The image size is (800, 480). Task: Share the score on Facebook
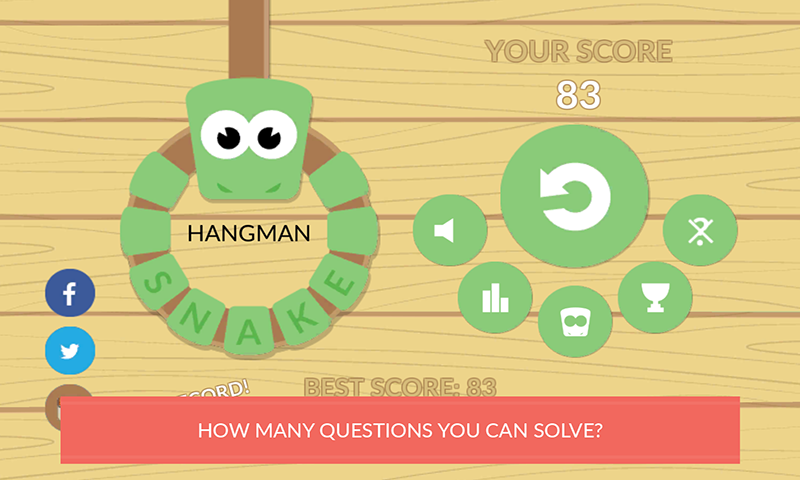(x=70, y=294)
